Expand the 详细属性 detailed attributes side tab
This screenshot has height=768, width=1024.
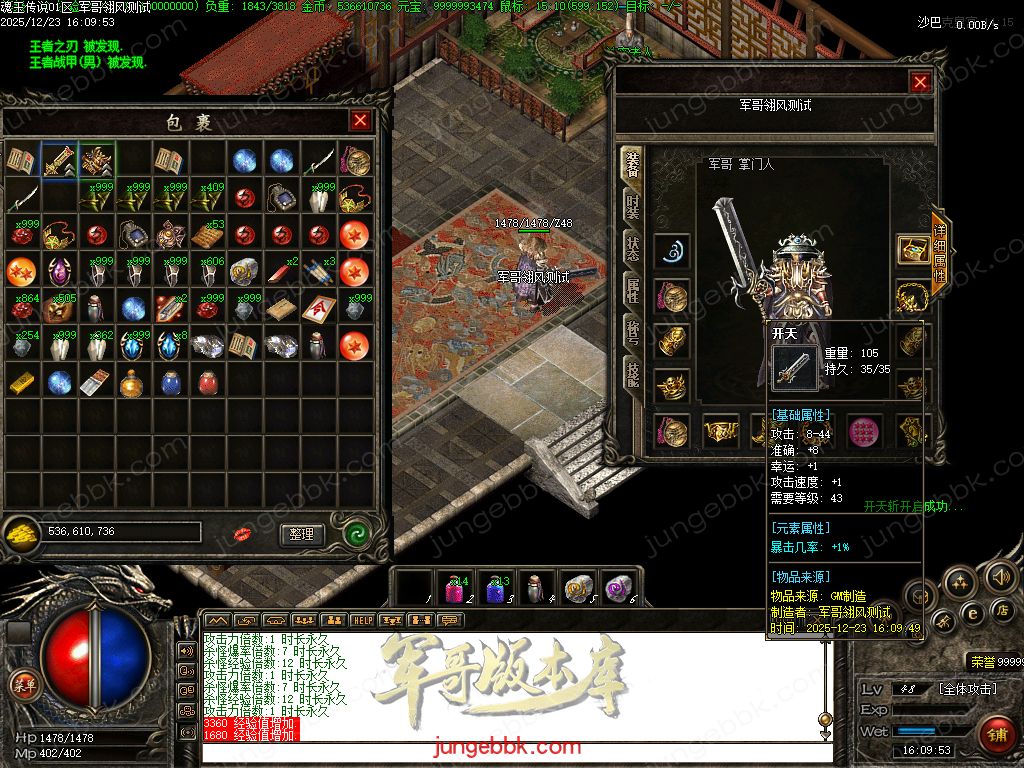coord(939,253)
